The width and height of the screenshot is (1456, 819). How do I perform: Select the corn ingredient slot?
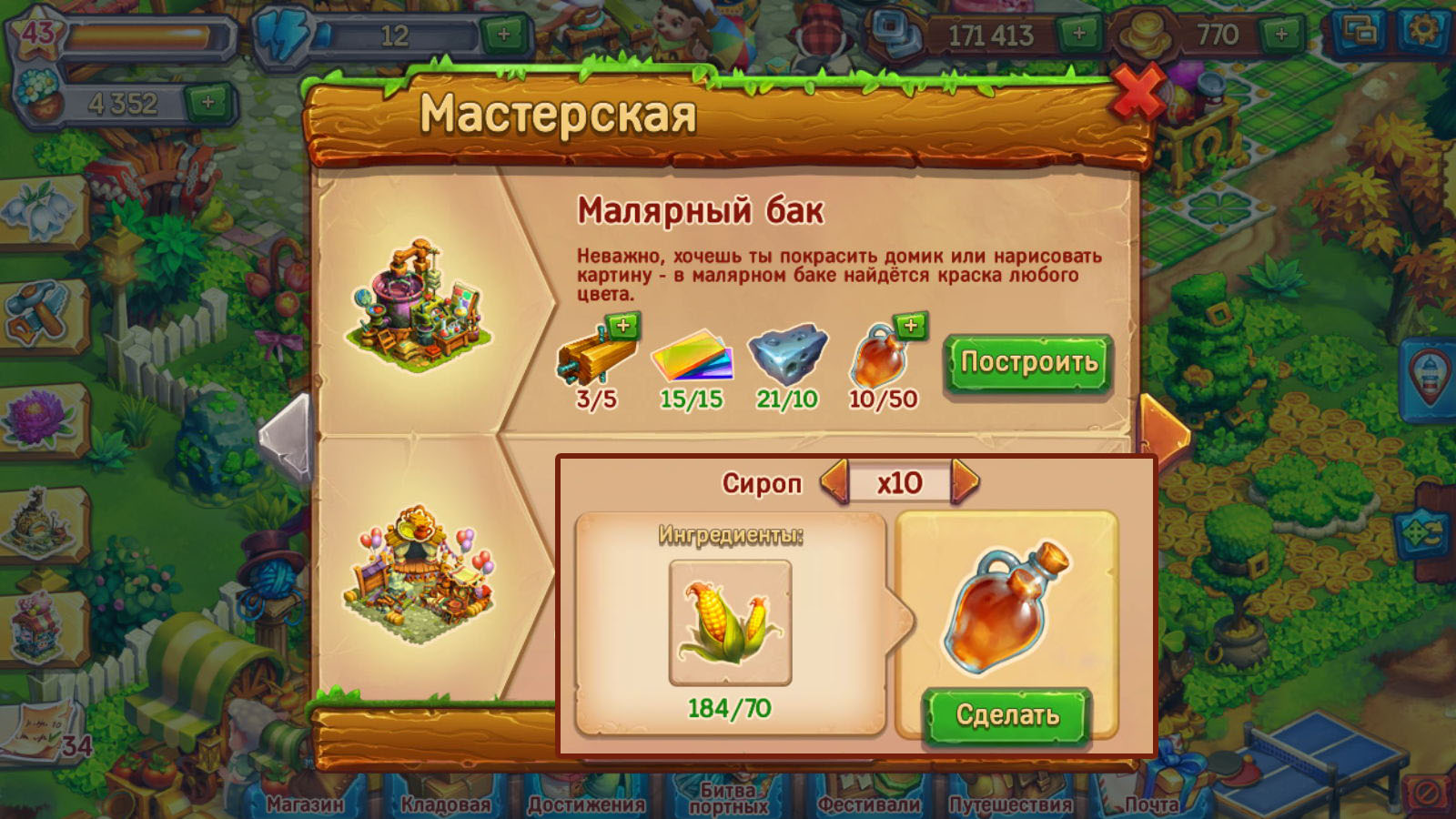pos(730,622)
